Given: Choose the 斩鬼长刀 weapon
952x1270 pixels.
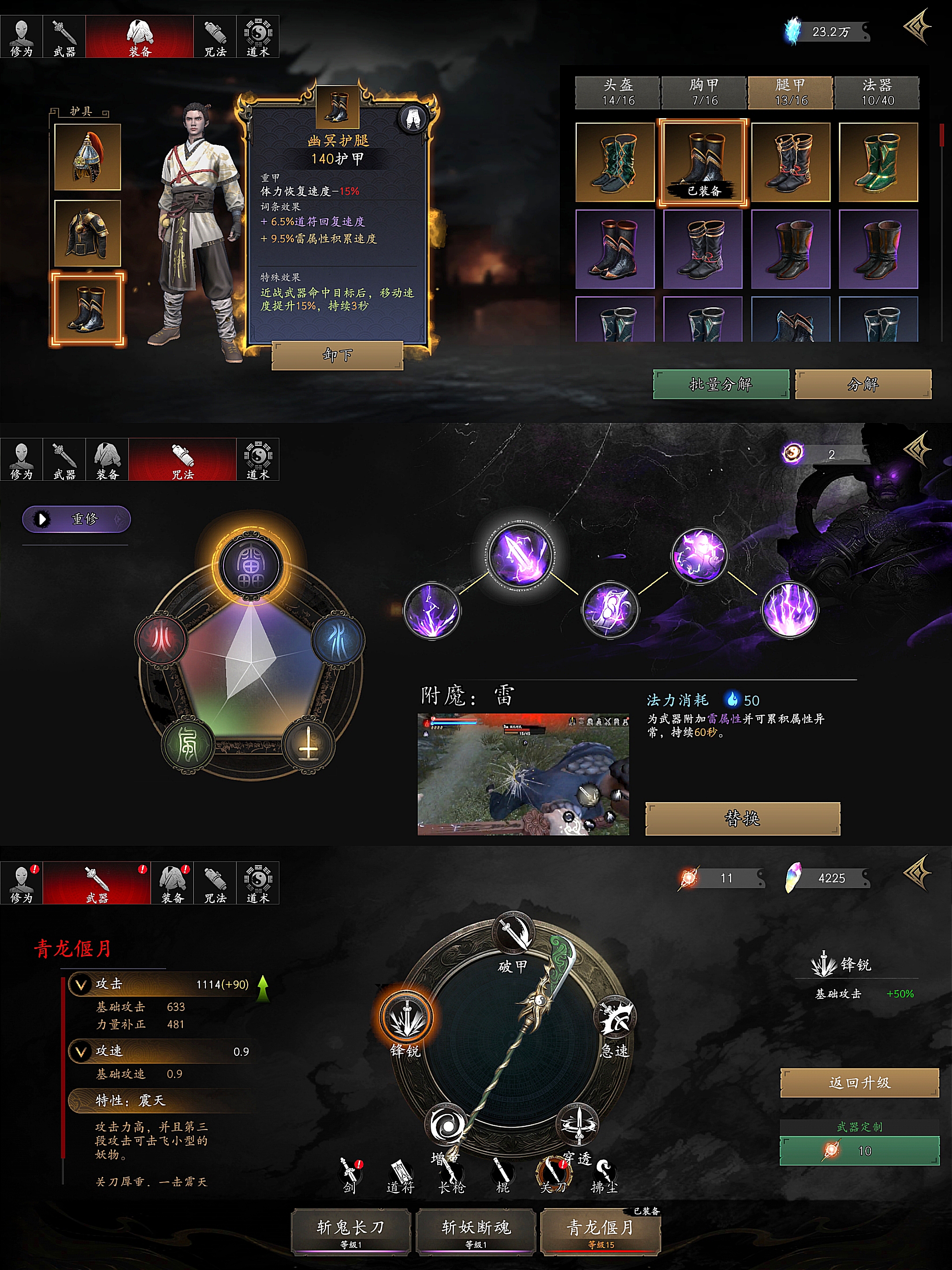Looking at the screenshot, I should click(x=351, y=1231).
